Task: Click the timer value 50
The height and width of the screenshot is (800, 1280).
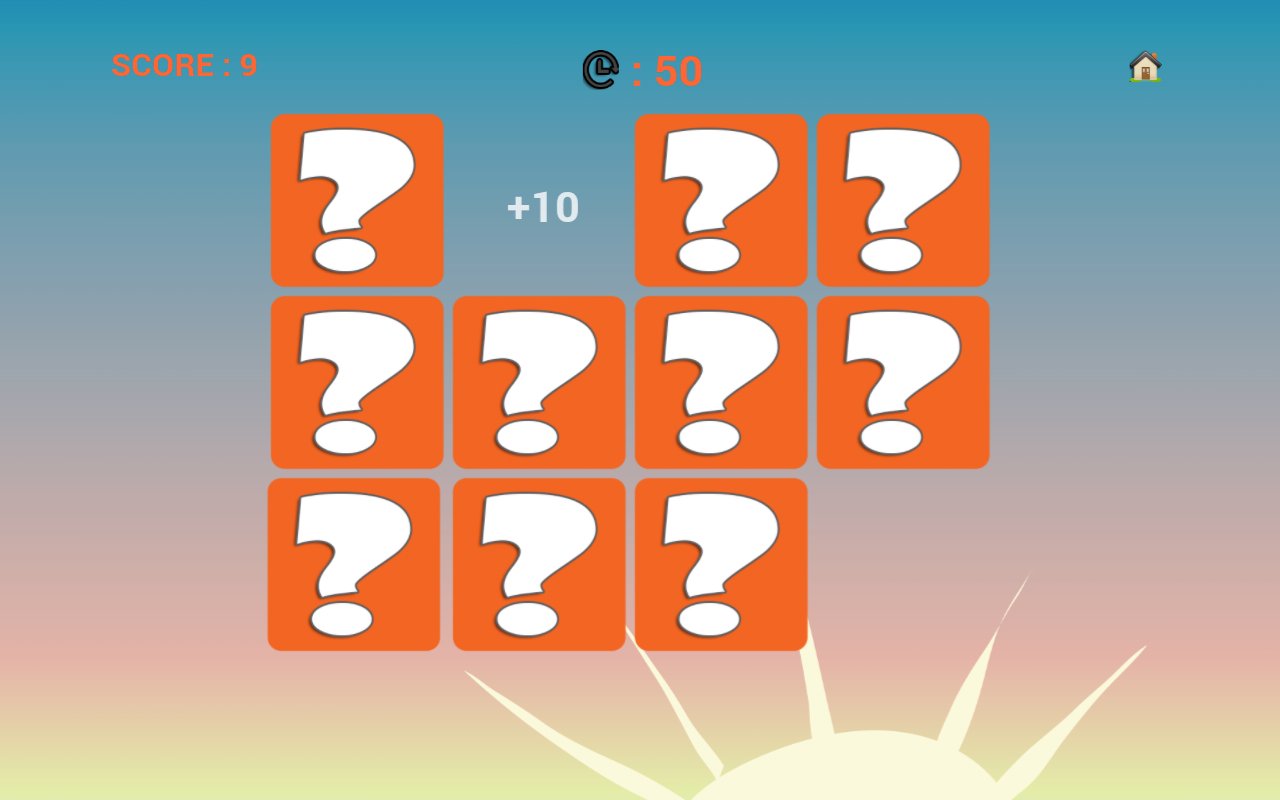Action: (678, 70)
